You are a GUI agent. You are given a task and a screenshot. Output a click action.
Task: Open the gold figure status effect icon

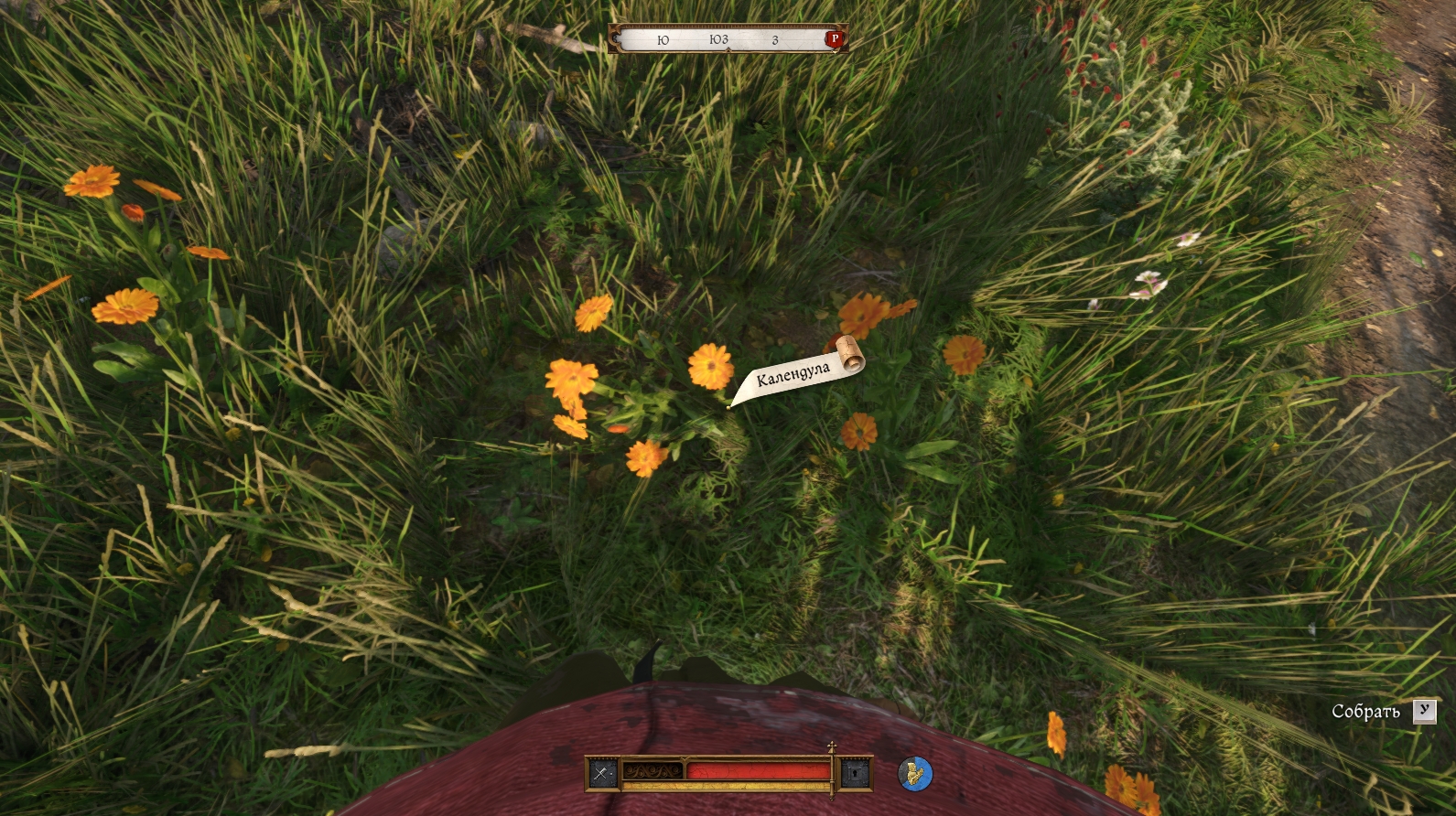[x=914, y=774]
